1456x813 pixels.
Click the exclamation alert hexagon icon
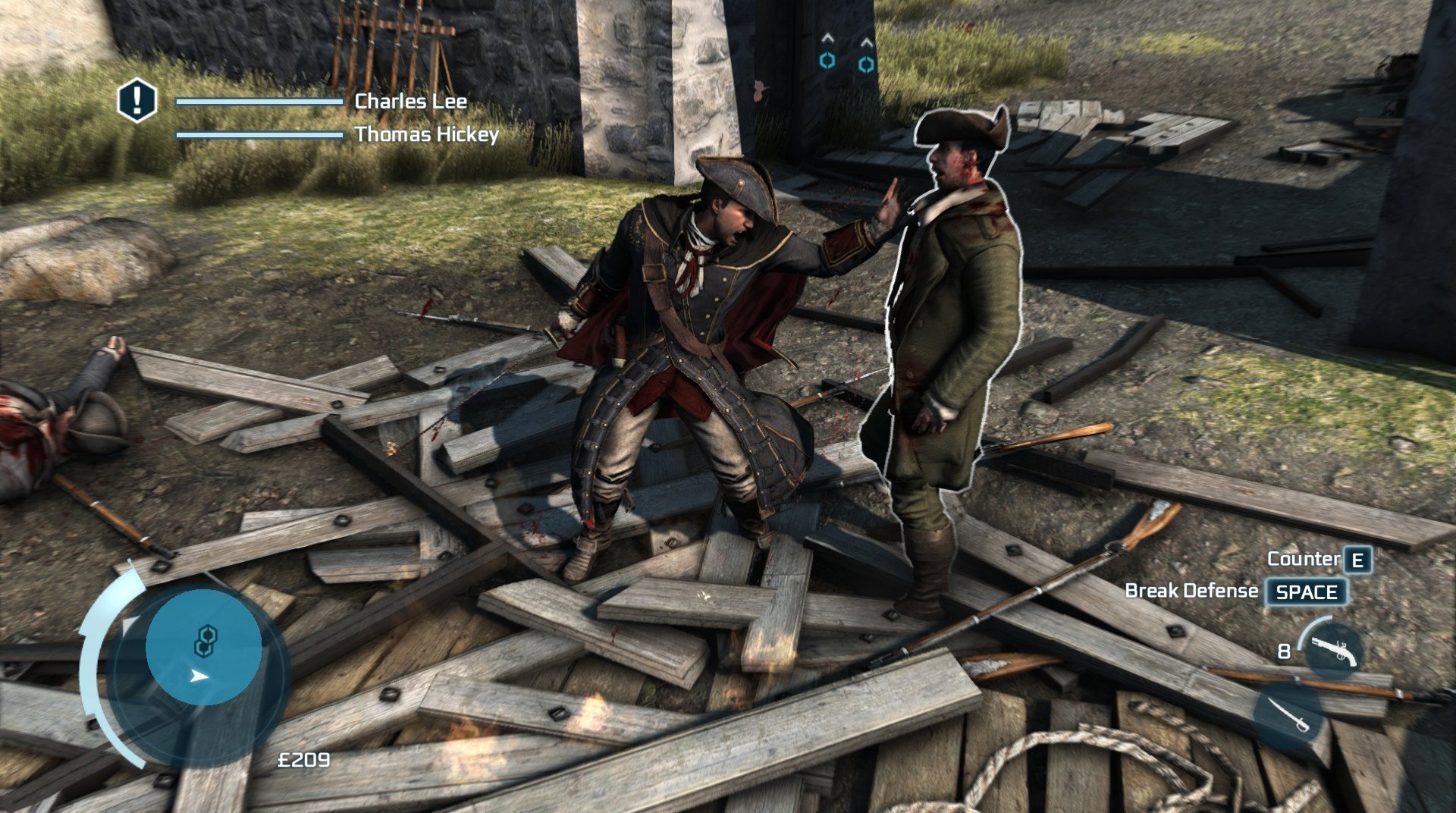click(x=137, y=100)
